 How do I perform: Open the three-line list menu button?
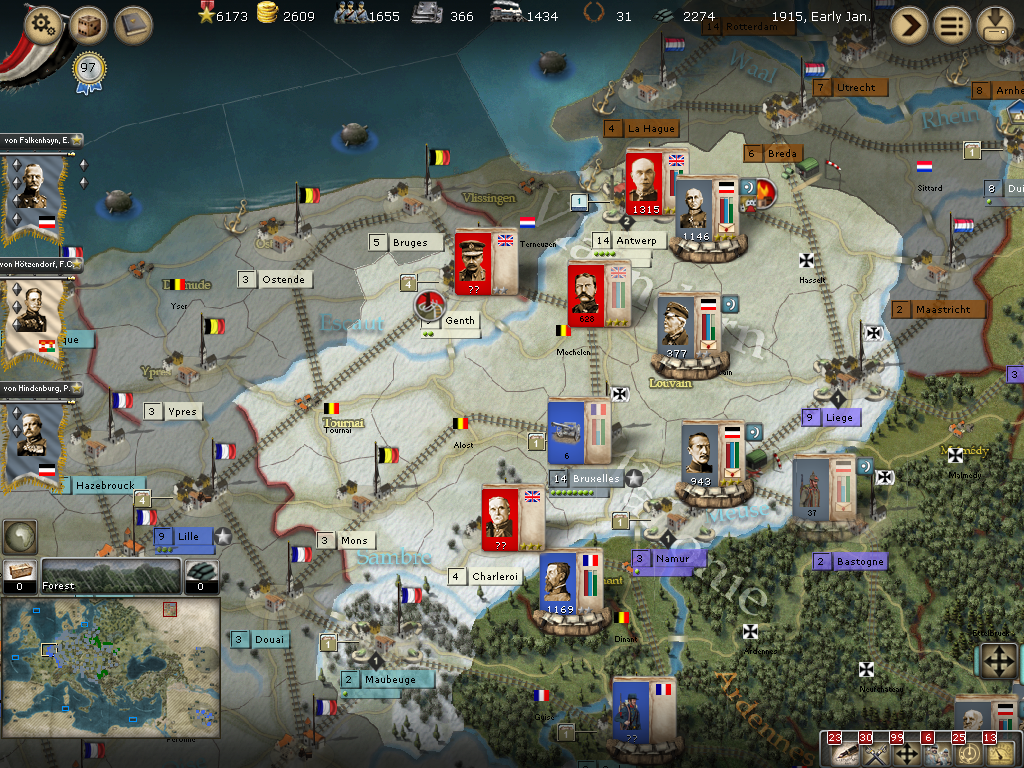952,24
